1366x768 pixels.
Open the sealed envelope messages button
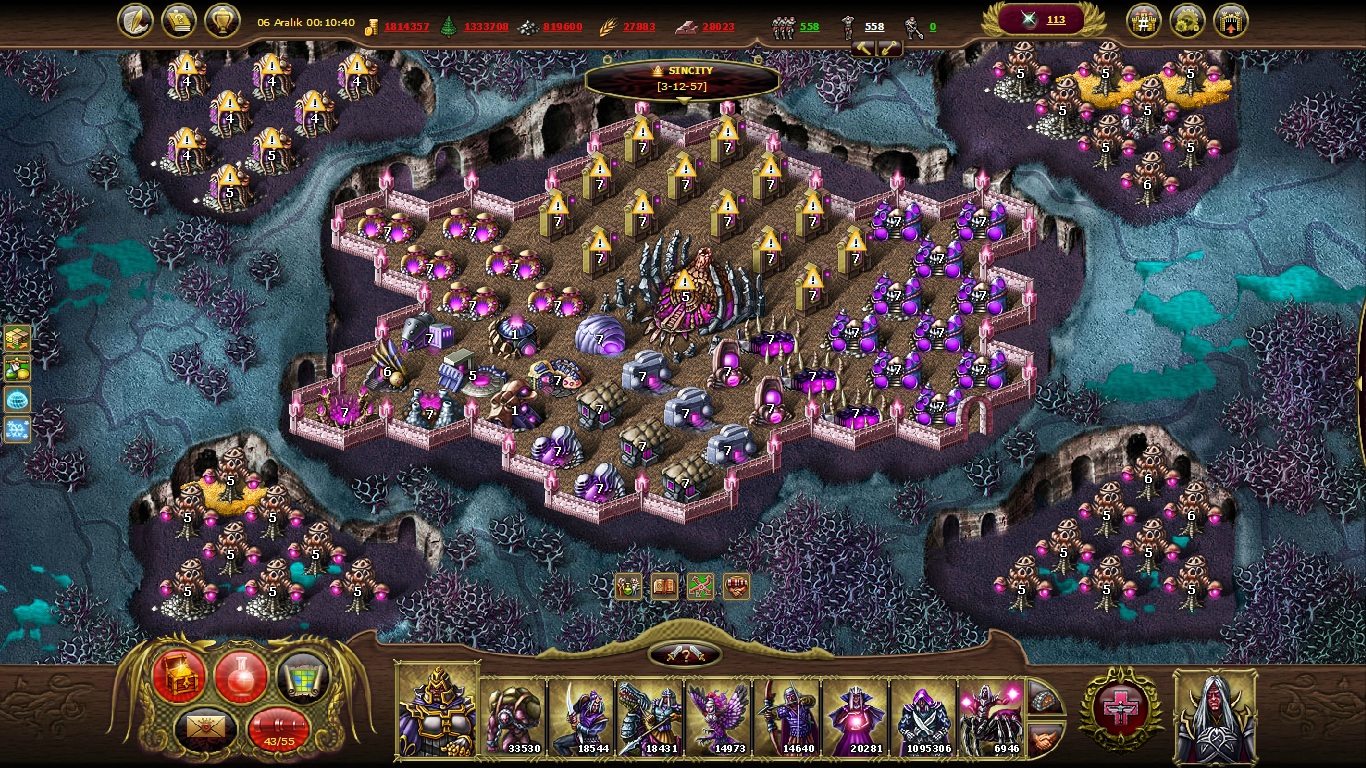click(x=206, y=729)
